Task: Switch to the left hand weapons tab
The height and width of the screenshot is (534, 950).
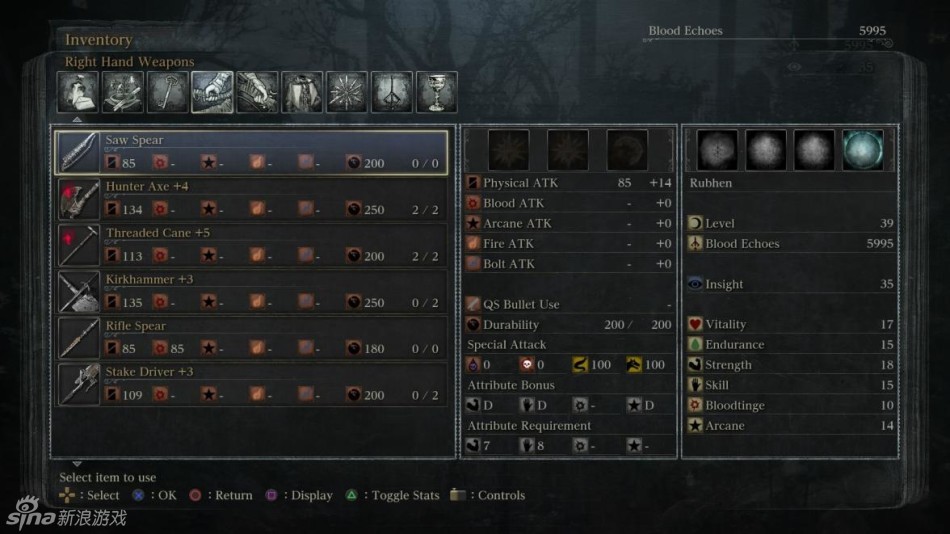Action: click(x=257, y=92)
